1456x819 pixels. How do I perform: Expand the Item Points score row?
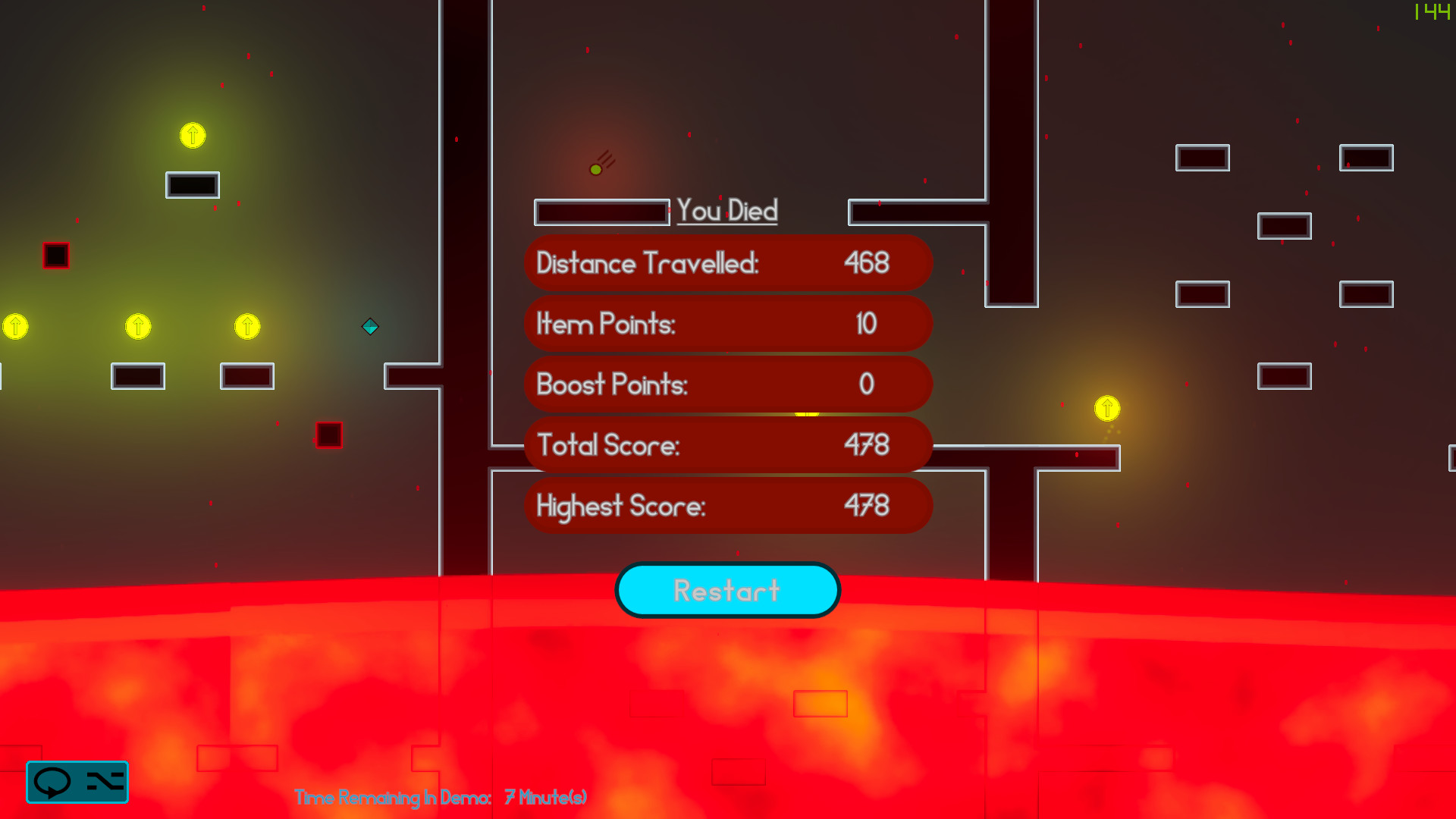(x=727, y=324)
